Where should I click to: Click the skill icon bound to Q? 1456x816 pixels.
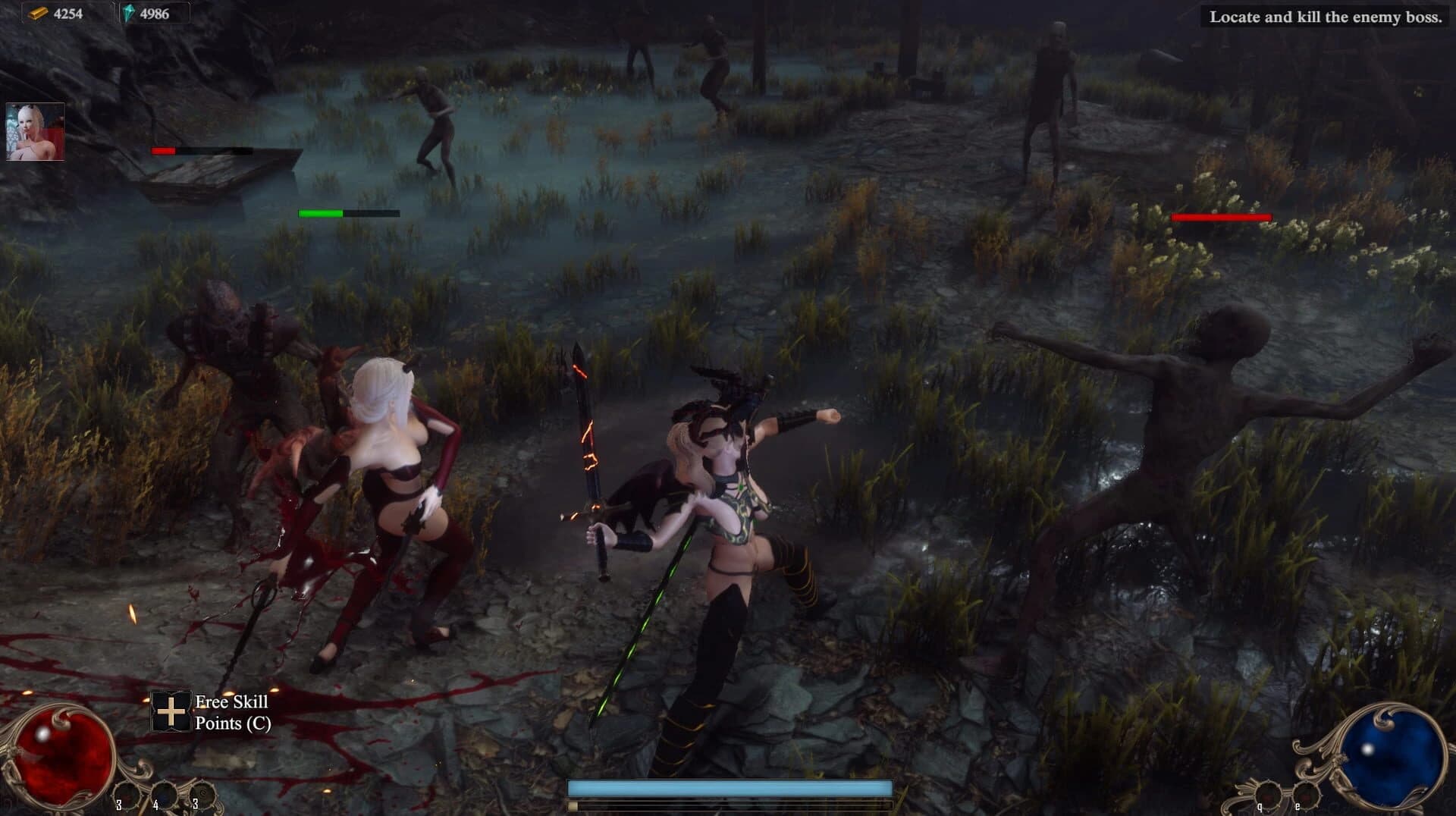(1269, 795)
